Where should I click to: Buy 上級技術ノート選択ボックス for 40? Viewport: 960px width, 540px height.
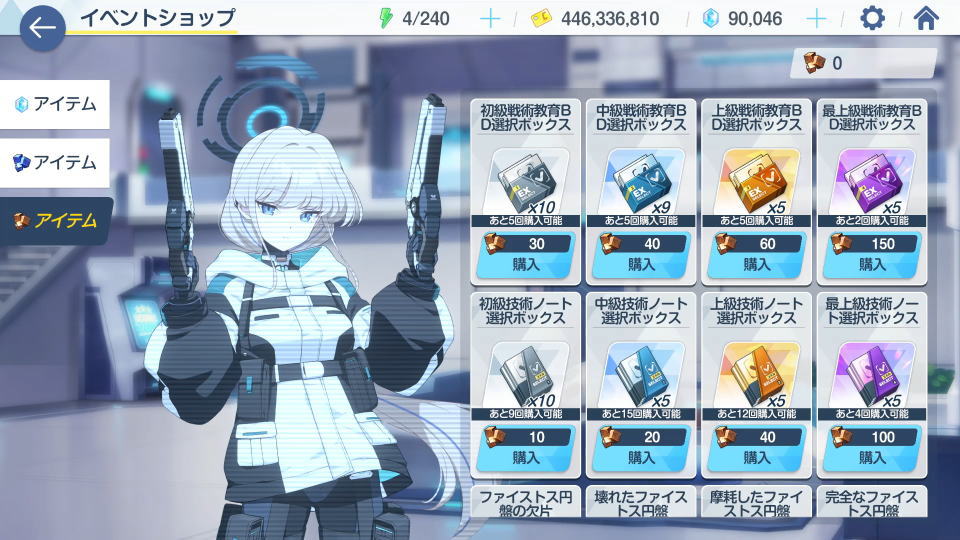click(x=756, y=458)
